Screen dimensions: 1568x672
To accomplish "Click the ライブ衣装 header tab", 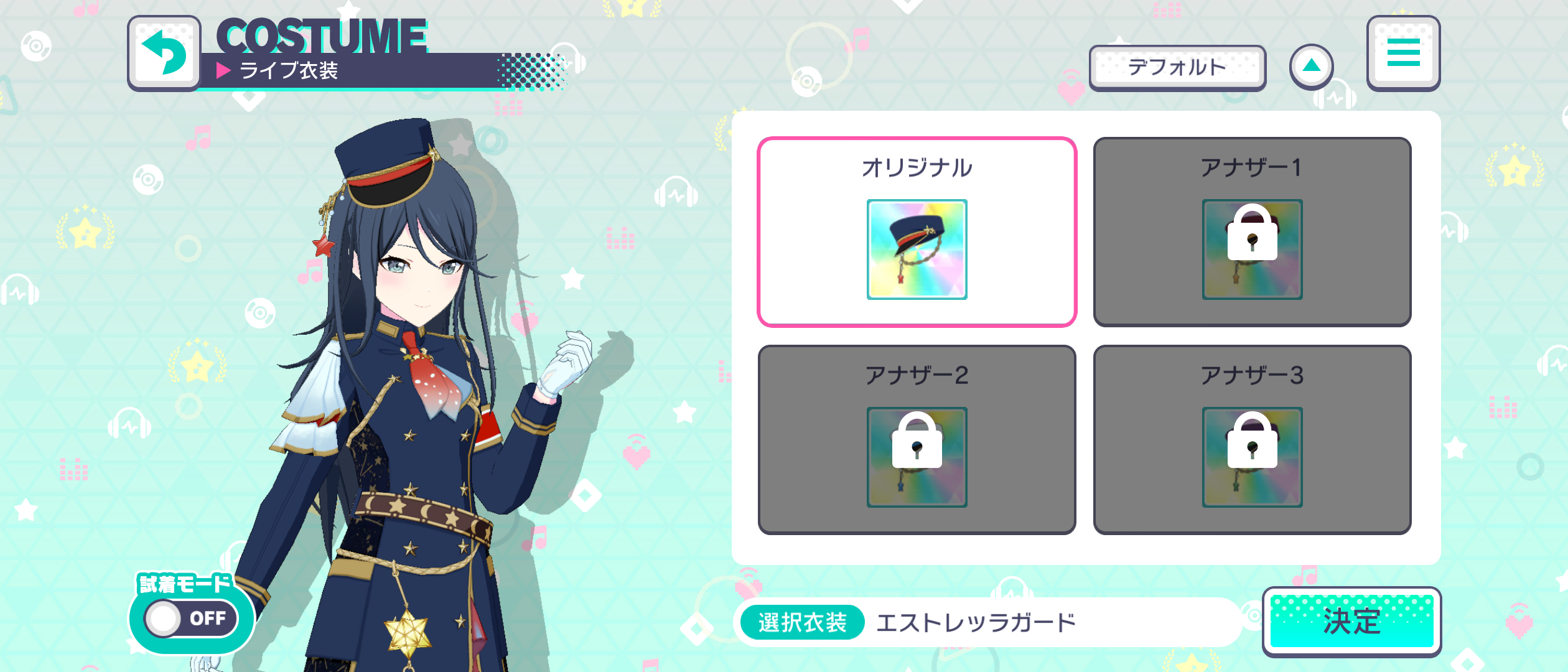I will pos(289,72).
